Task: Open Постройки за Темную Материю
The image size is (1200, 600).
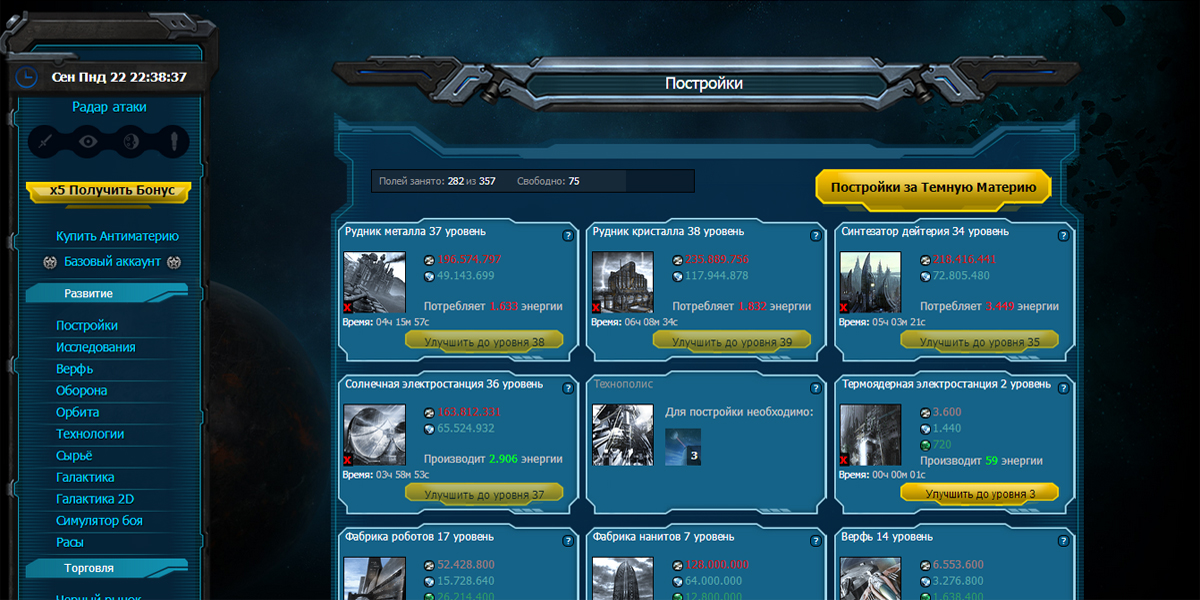Action: [933, 187]
